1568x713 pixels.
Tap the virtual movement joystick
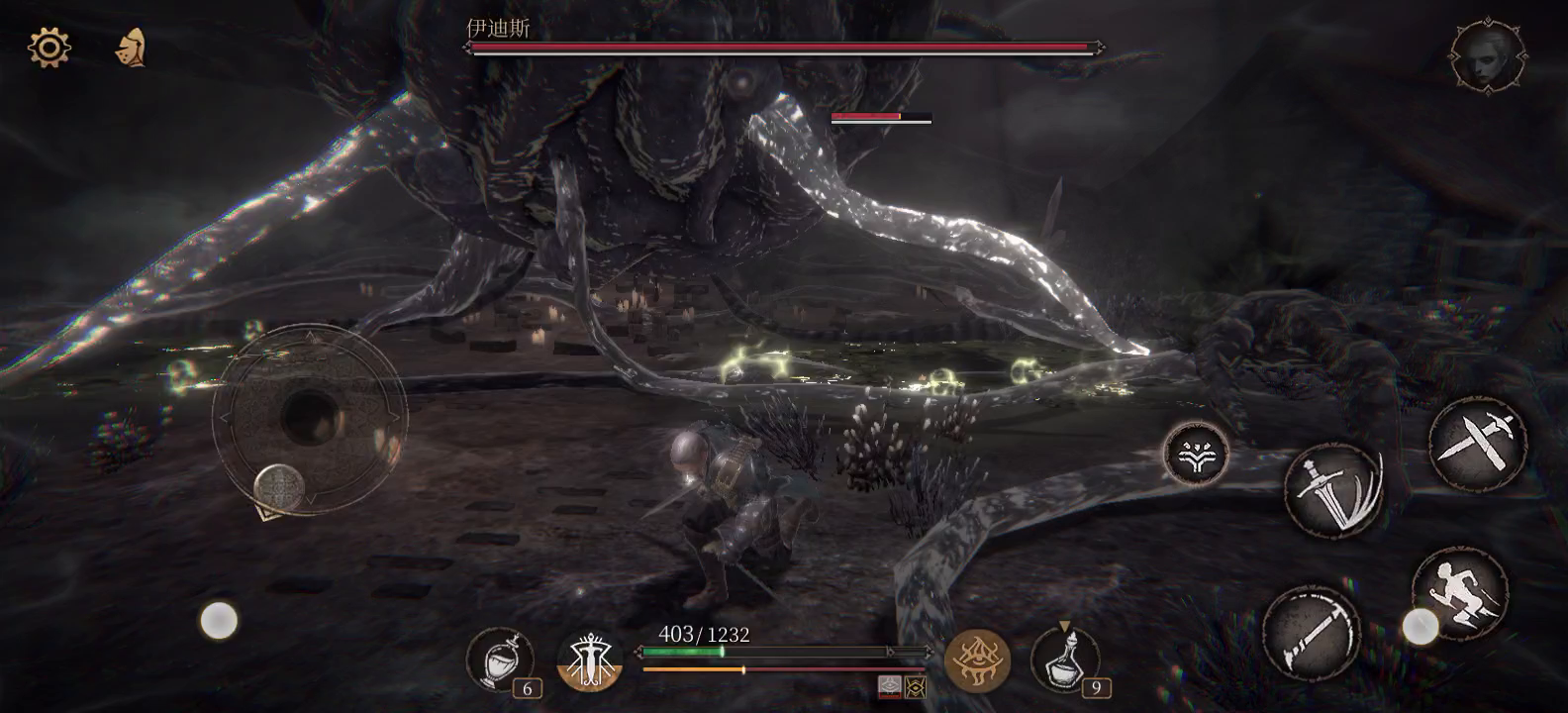coord(309,417)
